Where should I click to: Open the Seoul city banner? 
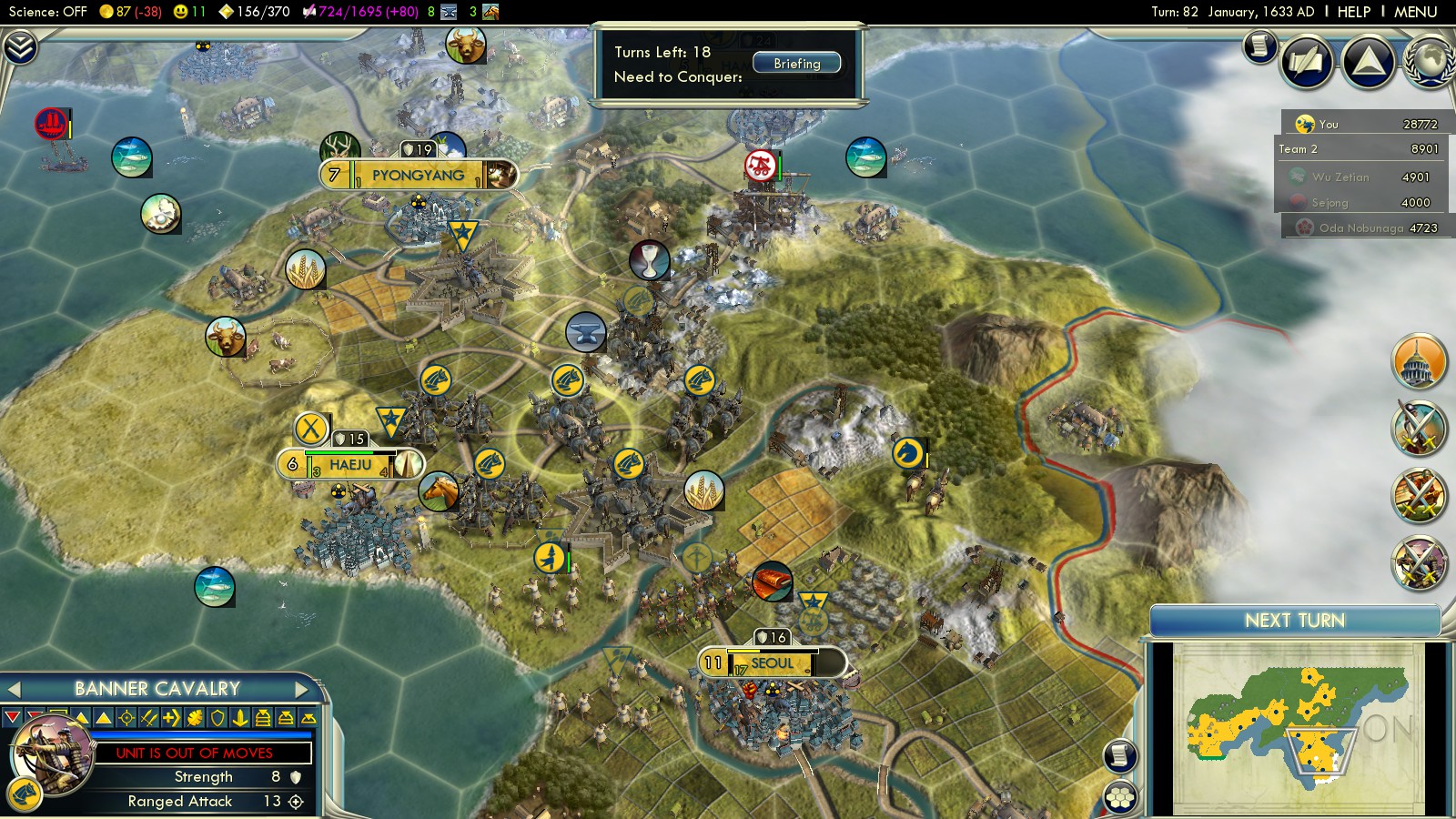(x=772, y=663)
